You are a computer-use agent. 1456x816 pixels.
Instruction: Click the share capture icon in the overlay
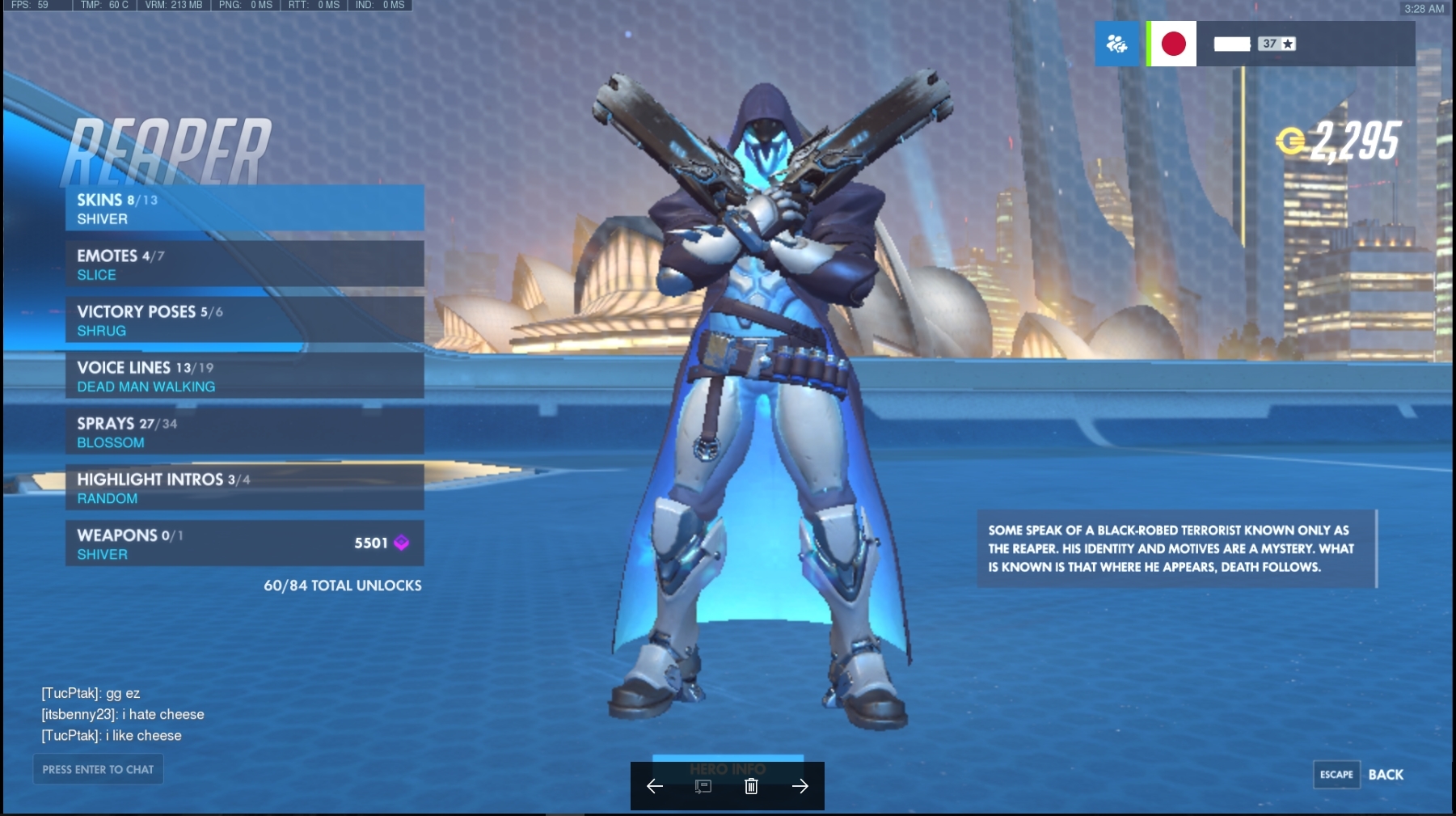703,786
